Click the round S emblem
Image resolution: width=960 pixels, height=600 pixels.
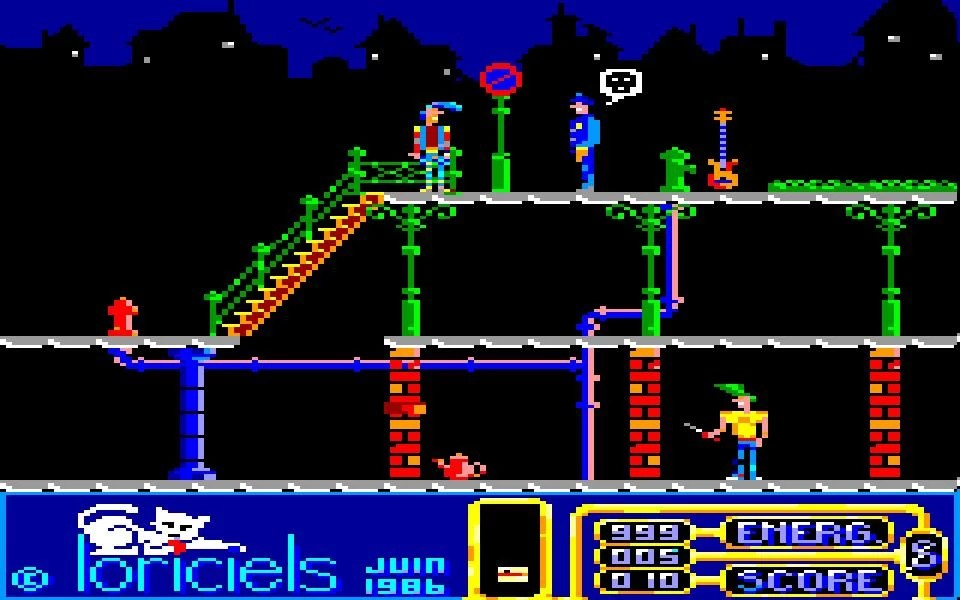(x=924, y=553)
